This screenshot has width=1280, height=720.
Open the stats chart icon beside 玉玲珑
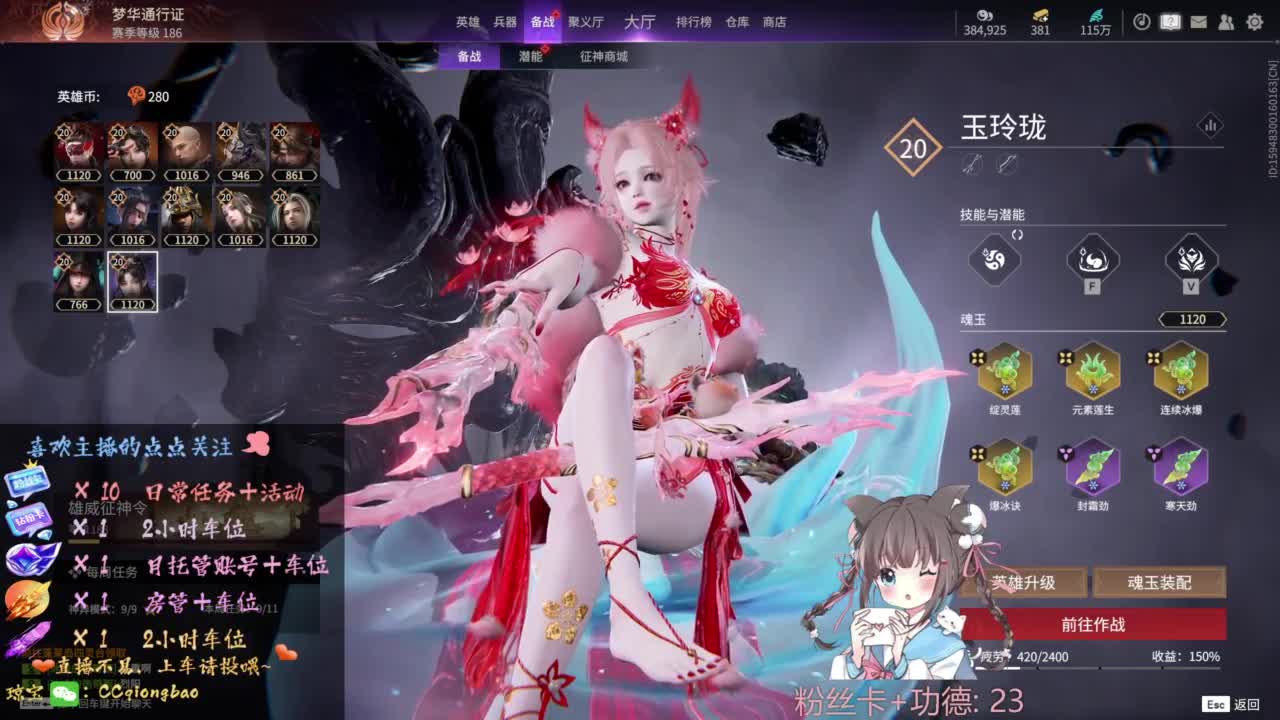click(x=1212, y=126)
